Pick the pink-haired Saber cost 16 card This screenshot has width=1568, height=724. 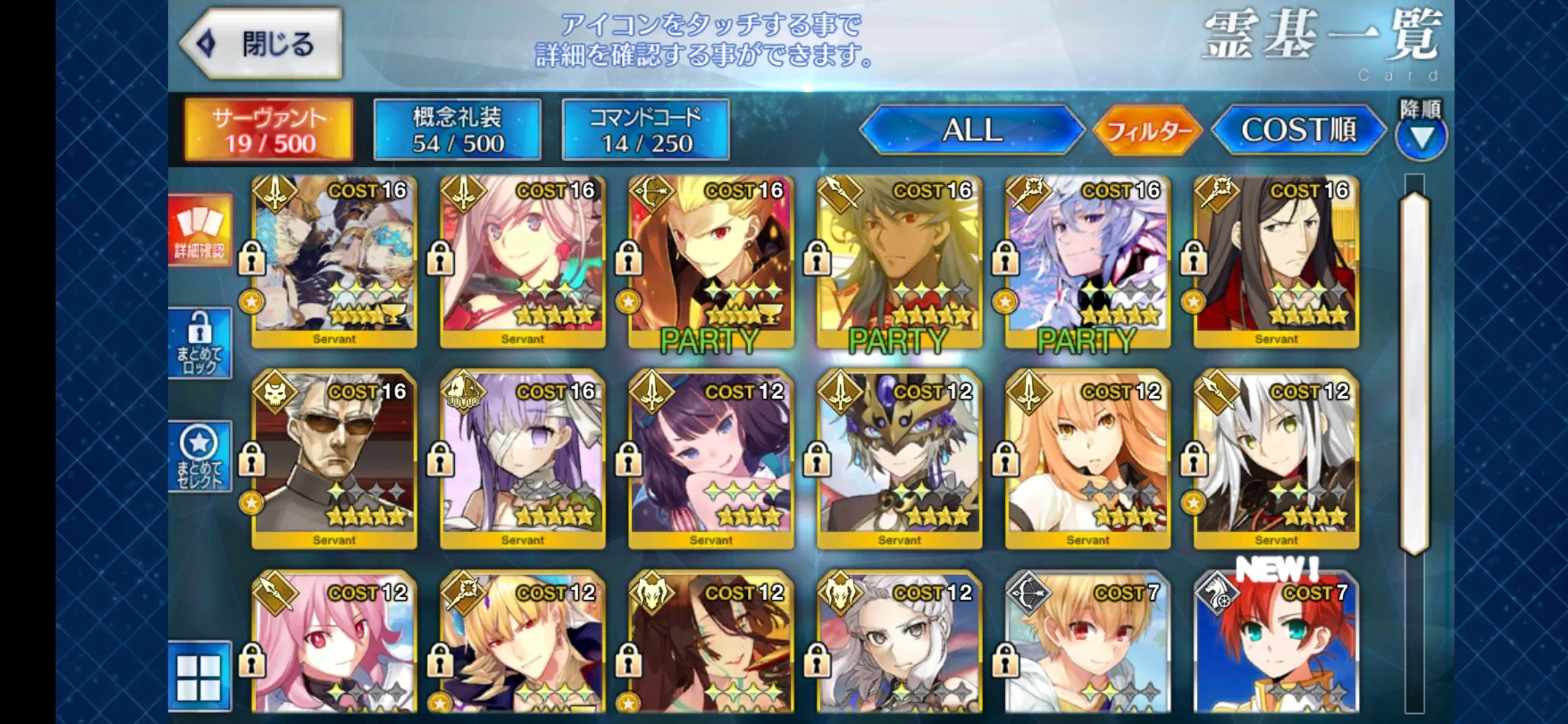[523, 261]
